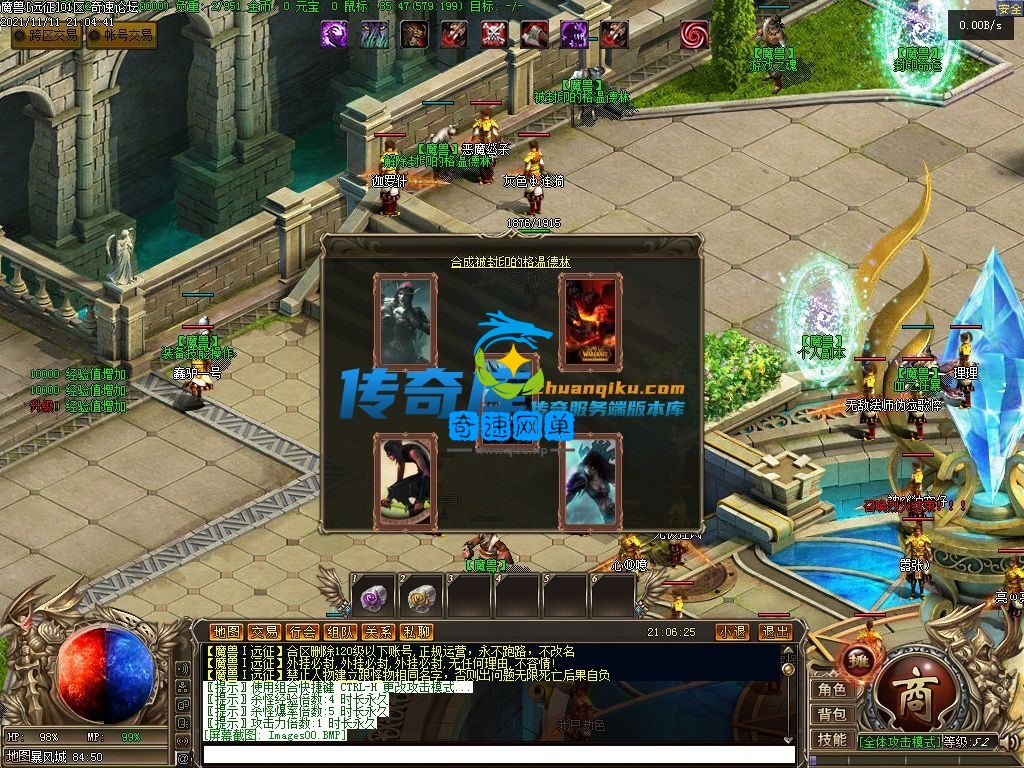Select the dark ranger card in the panel

click(405, 322)
